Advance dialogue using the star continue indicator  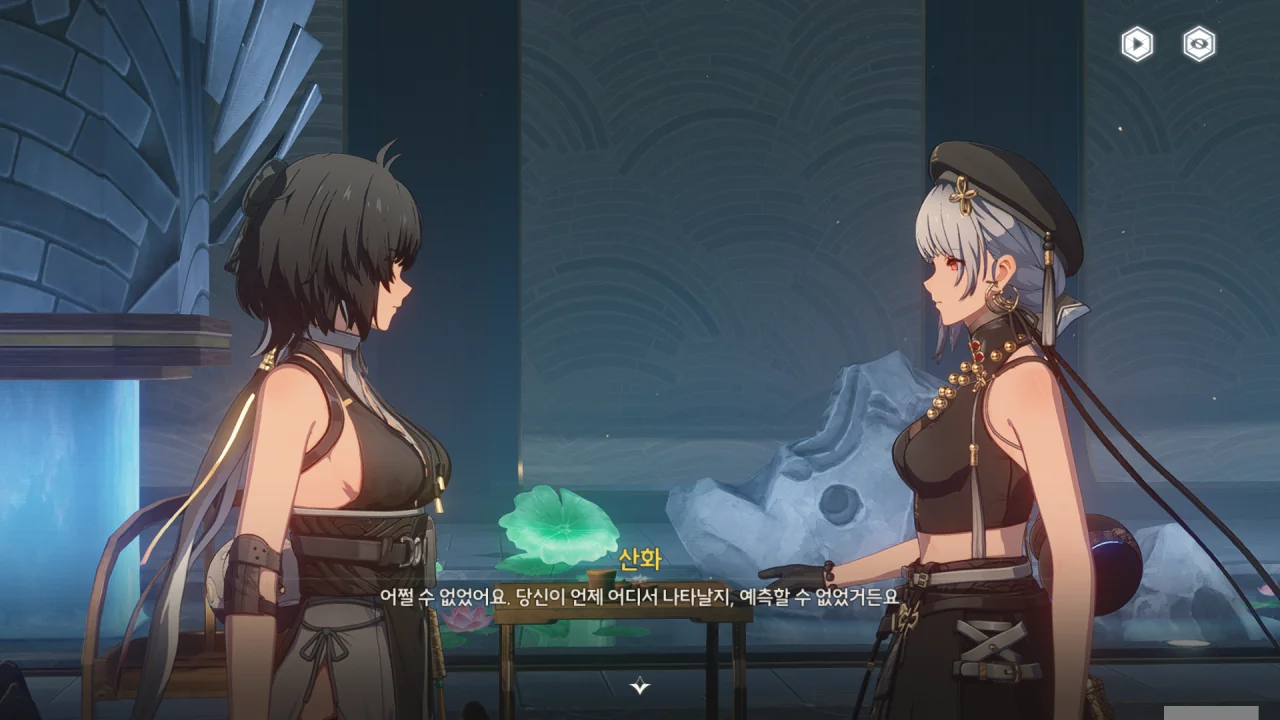coord(640,686)
